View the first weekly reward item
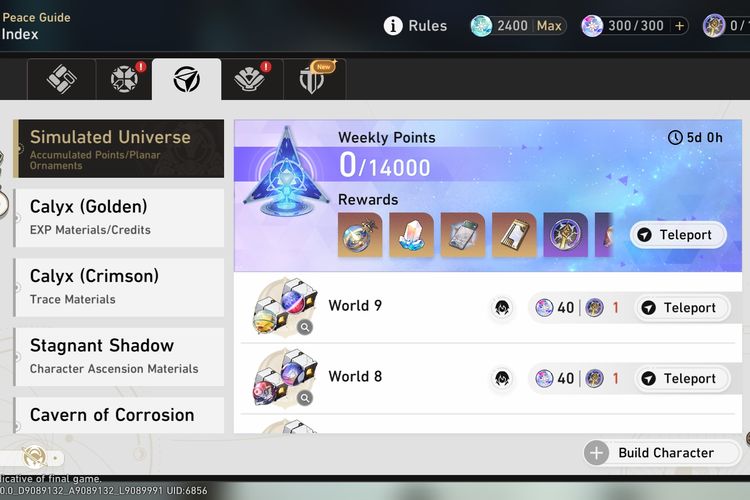750x500 pixels. tap(359, 235)
